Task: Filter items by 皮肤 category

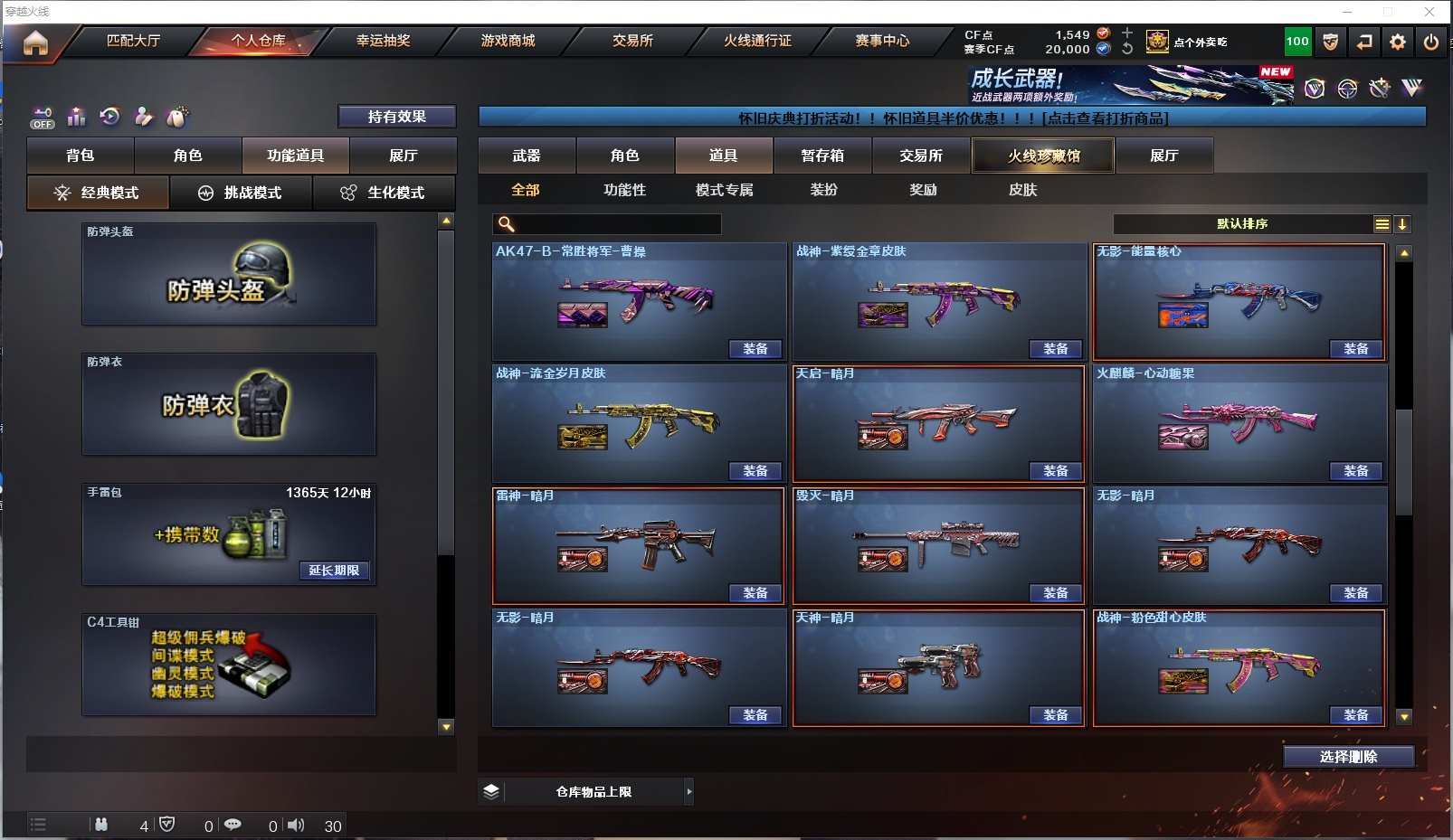Action: (x=1022, y=190)
